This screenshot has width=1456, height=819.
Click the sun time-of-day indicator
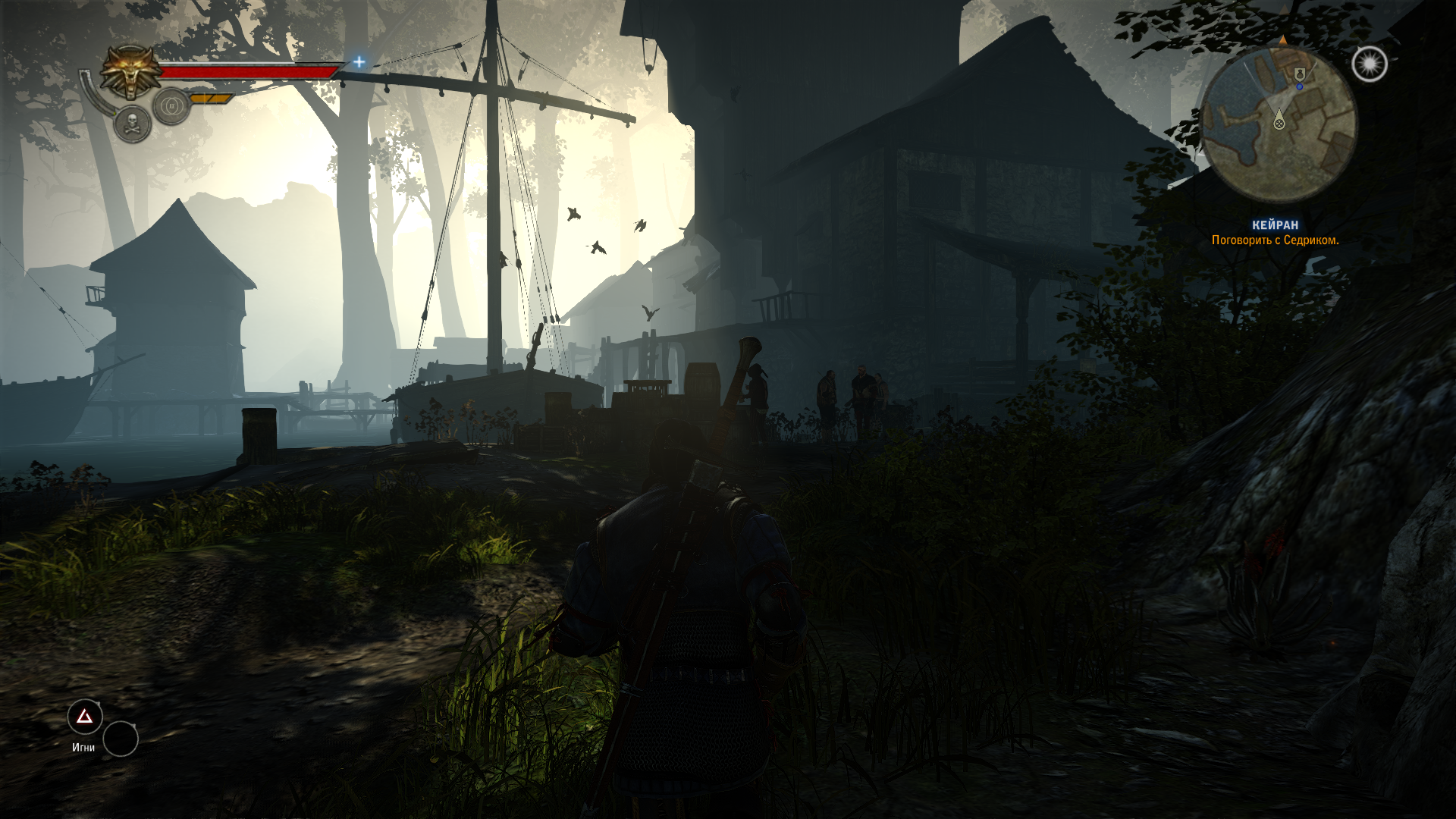pyautogui.click(x=1369, y=64)
